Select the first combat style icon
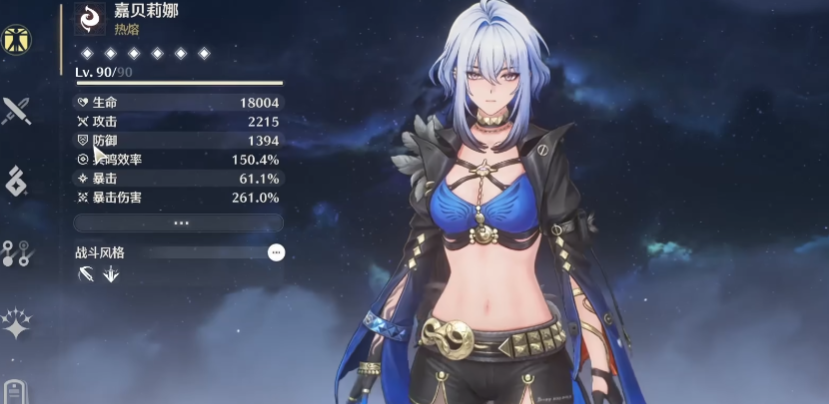The width and height of the screenshot is (829, 404). 86,273
